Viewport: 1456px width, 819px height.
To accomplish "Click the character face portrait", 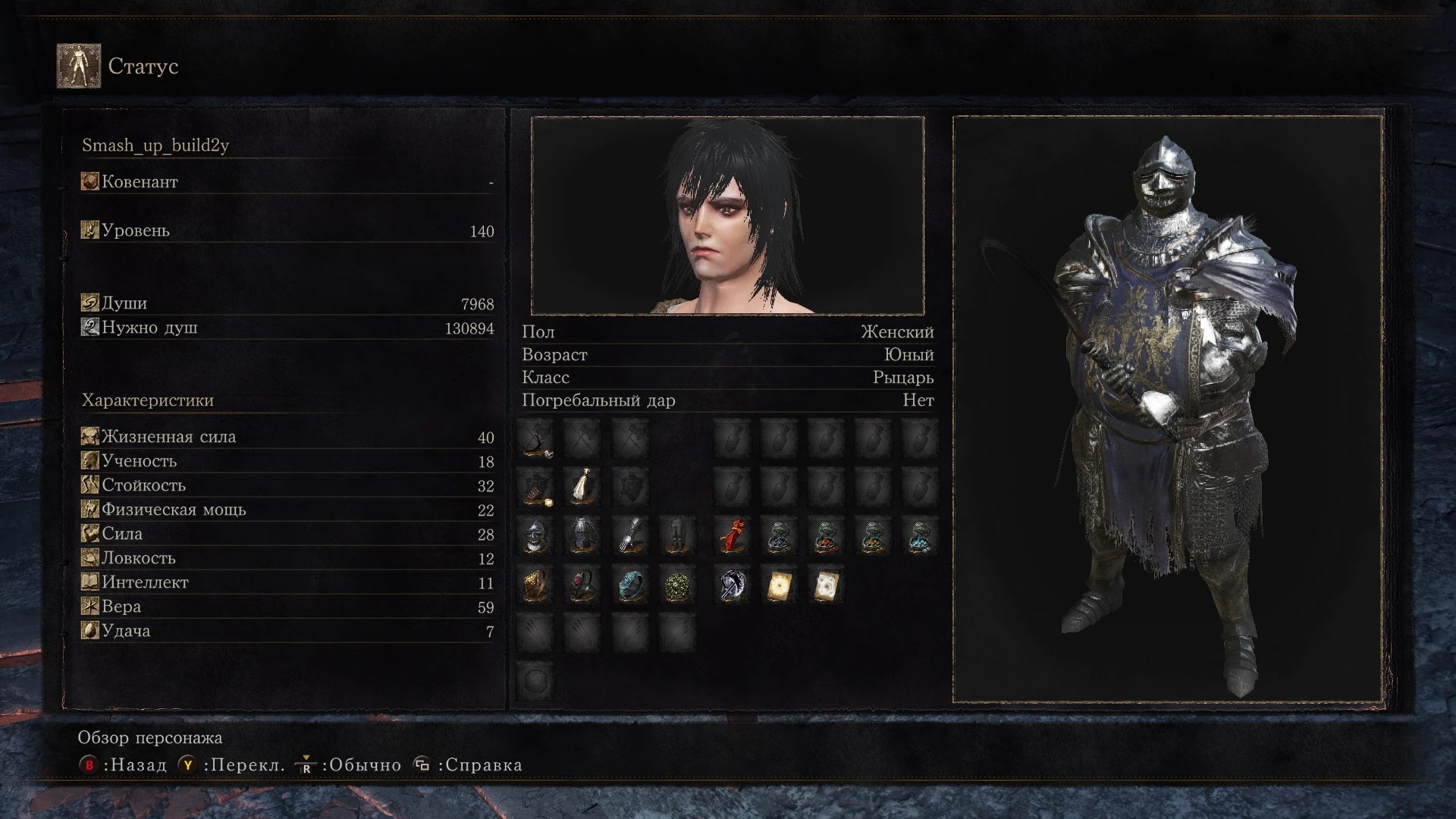I will pyautogui.click(x=727, y=215).
